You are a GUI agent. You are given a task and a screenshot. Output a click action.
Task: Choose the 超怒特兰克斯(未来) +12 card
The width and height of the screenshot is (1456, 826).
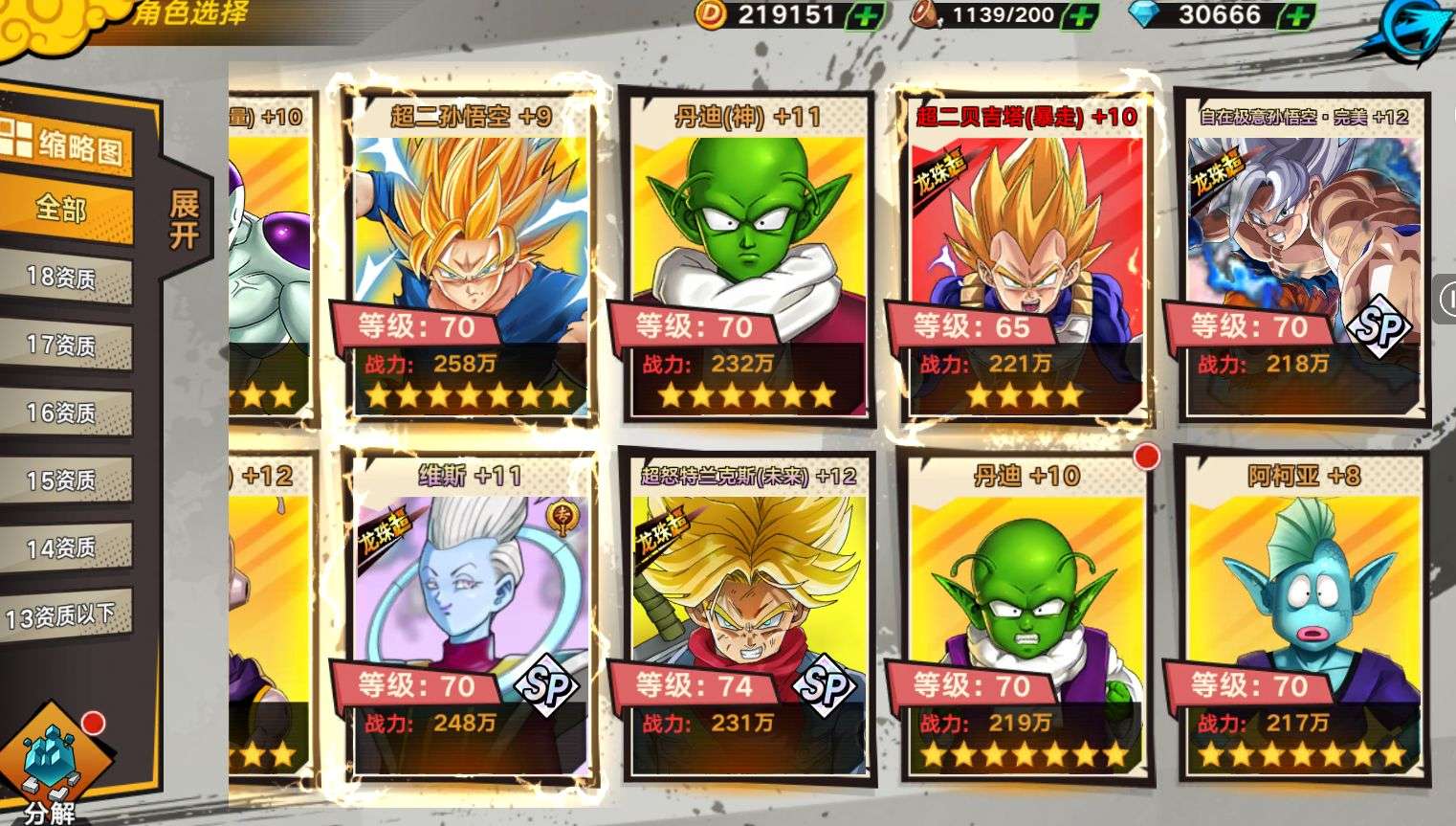[x=747, y=613]
